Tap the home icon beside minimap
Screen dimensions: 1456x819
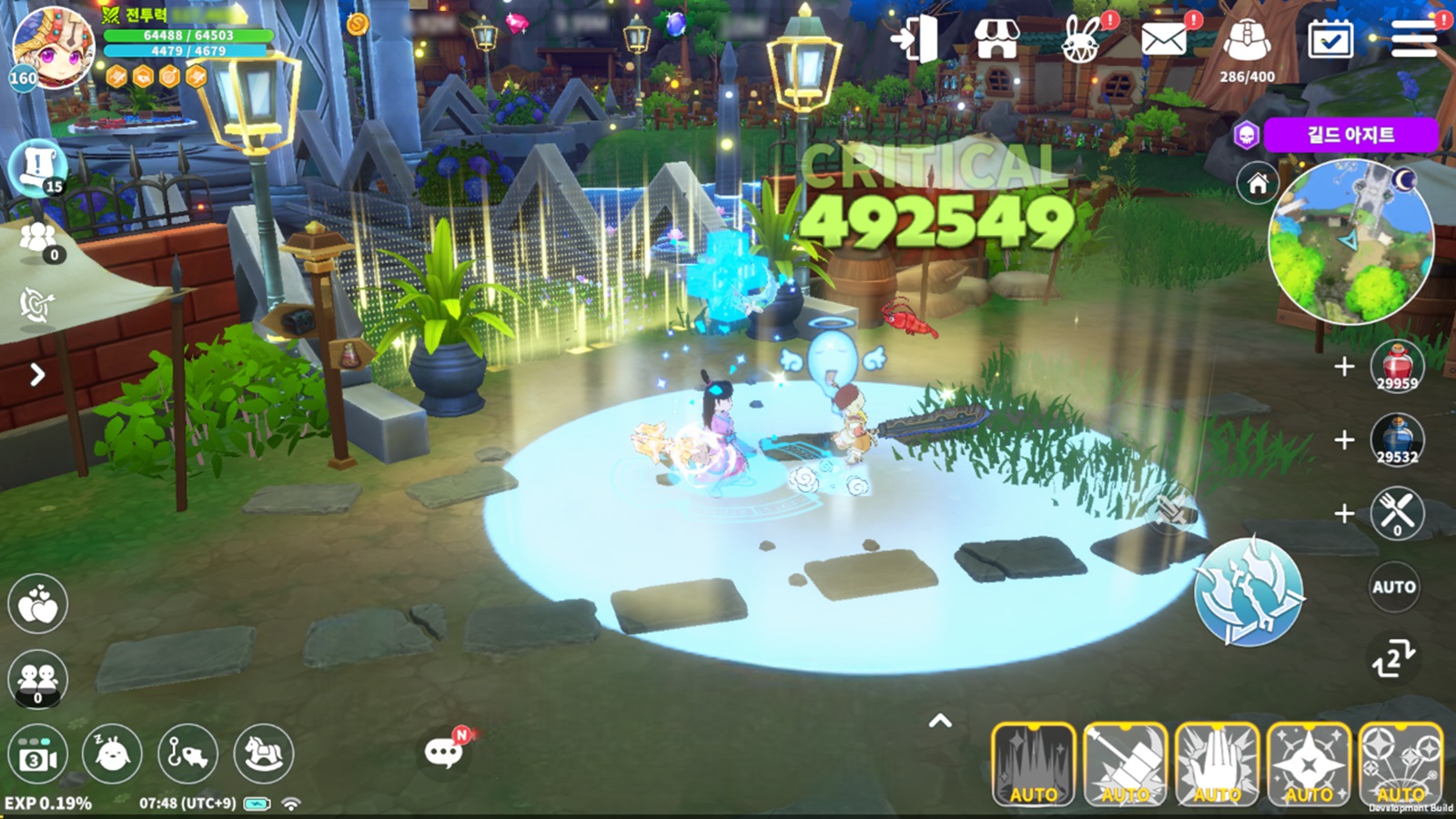tap(1258, 185)
